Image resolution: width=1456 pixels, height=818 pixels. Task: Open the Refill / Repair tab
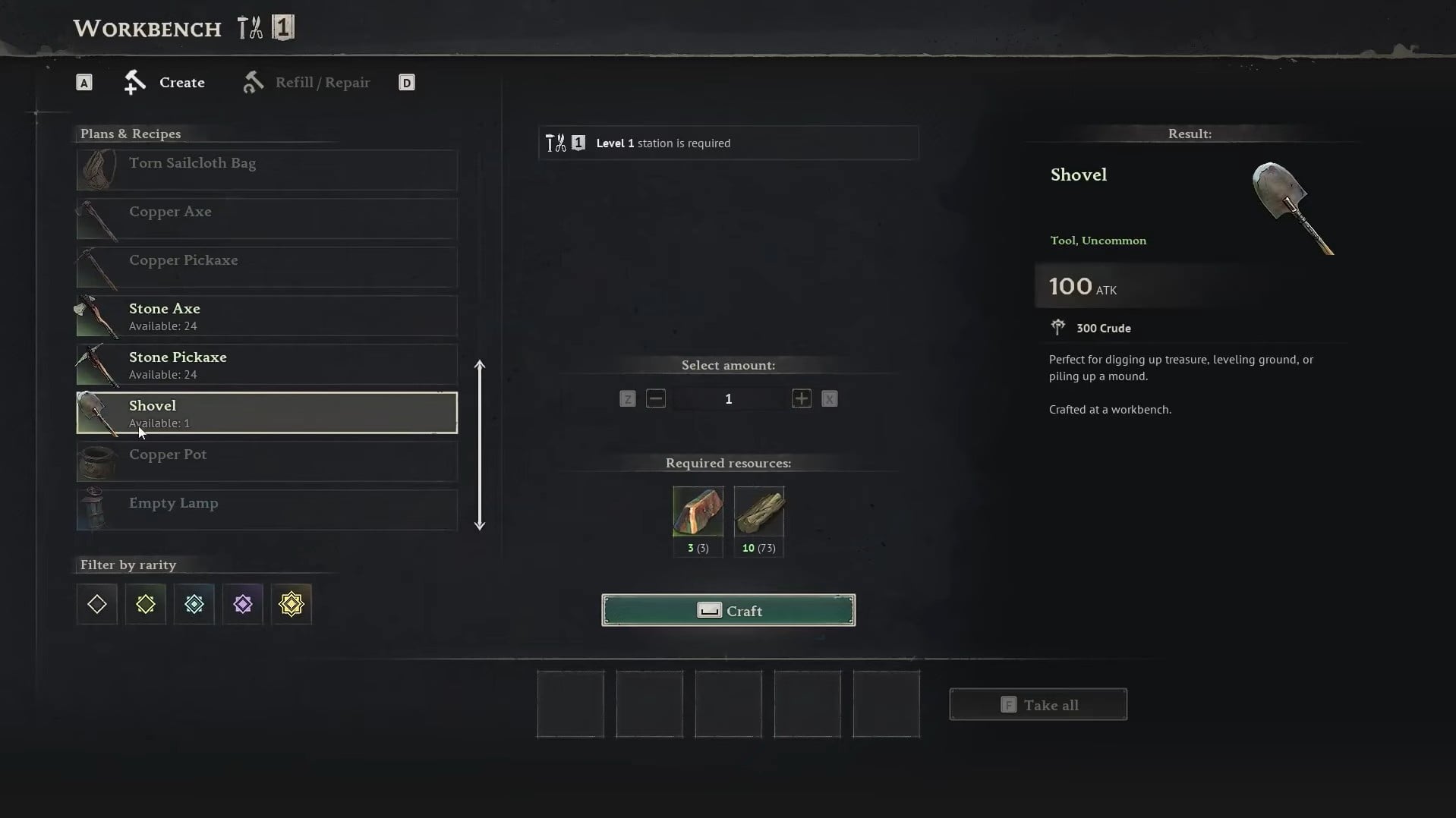tap(307, 82)
